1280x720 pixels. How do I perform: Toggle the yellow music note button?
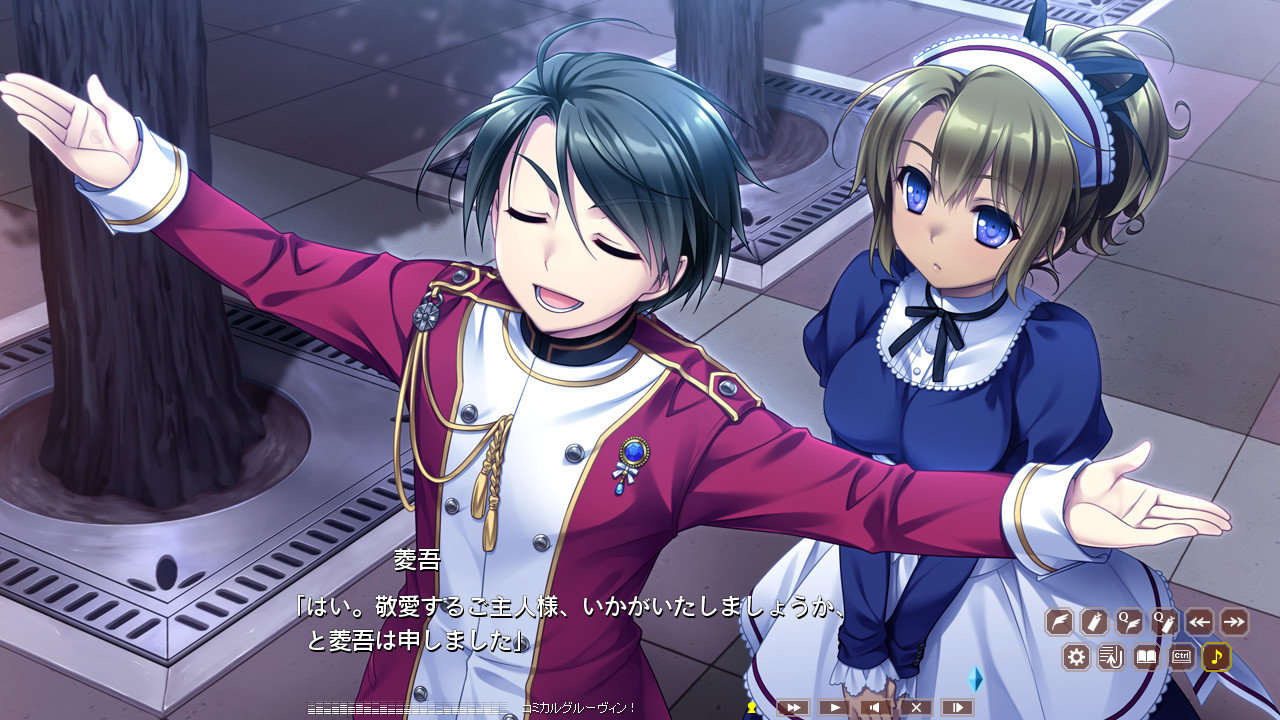[x=1216, y=657]
